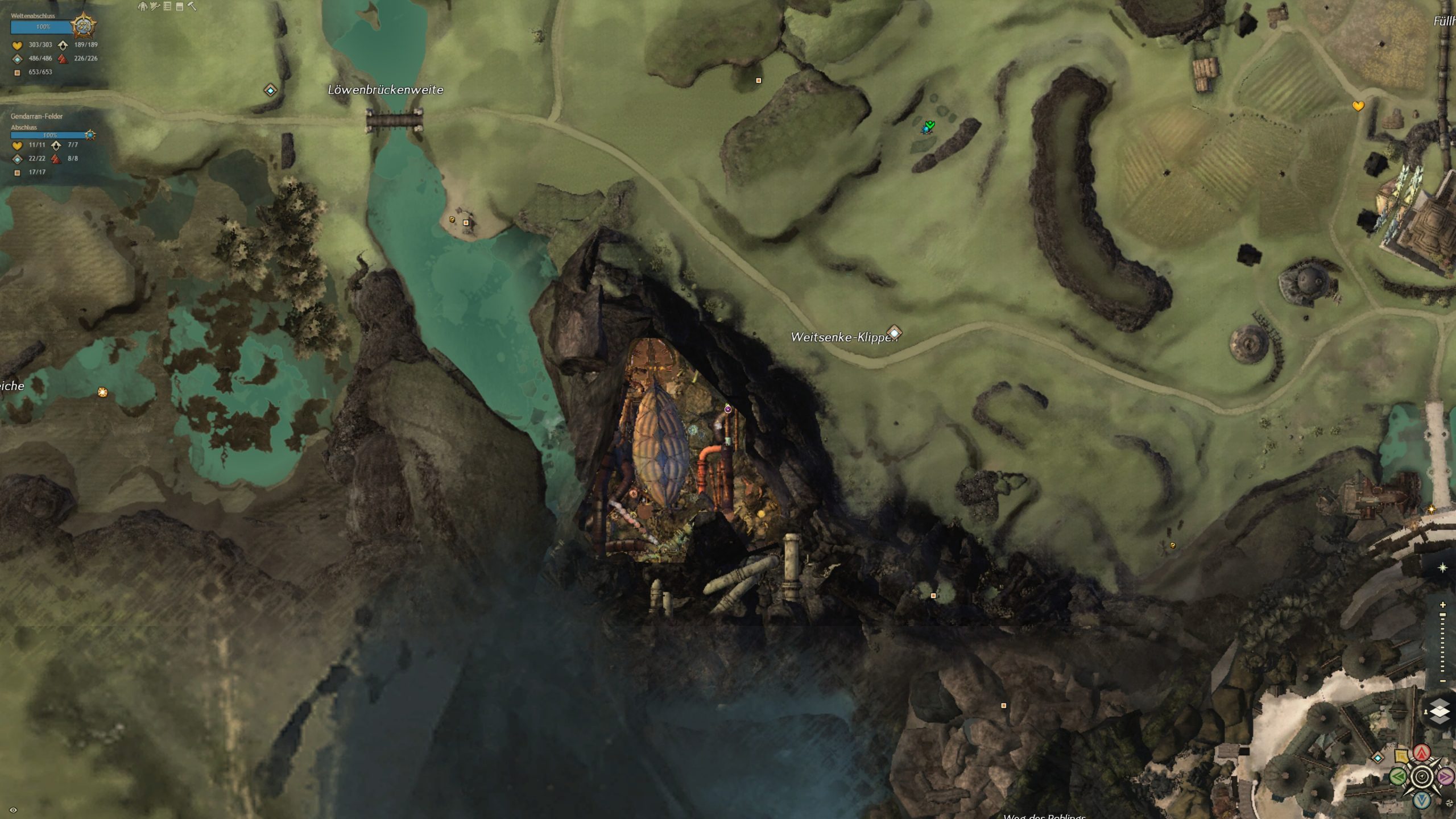Click the Gendarran-Felder map completion star badge
Image resolution: width=1456 pixels, height=819 pixels.
pyautogui.click(x=90, y=135)
